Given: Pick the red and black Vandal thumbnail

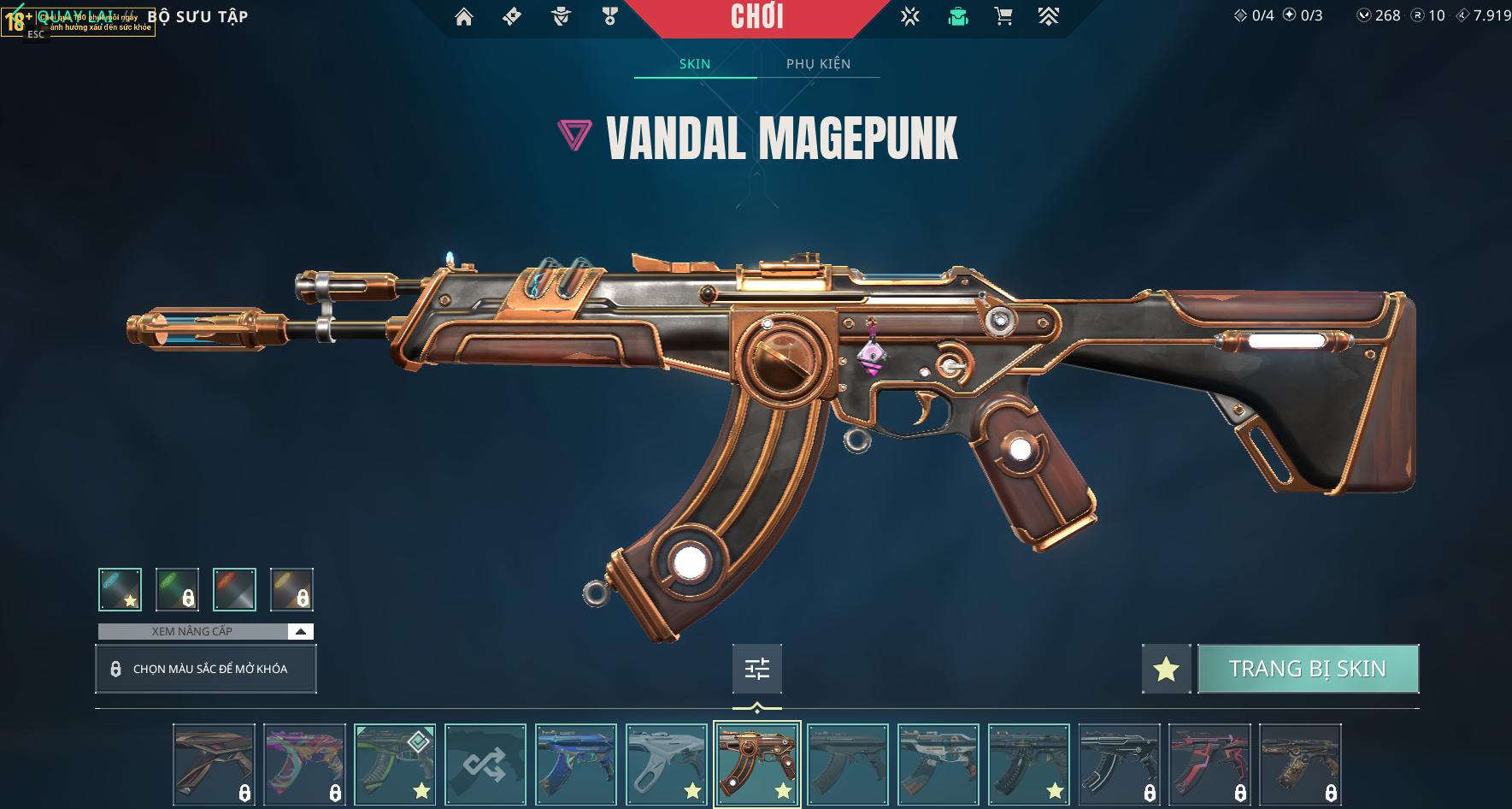Looking at the screenshot, I should pos(1209,765).
